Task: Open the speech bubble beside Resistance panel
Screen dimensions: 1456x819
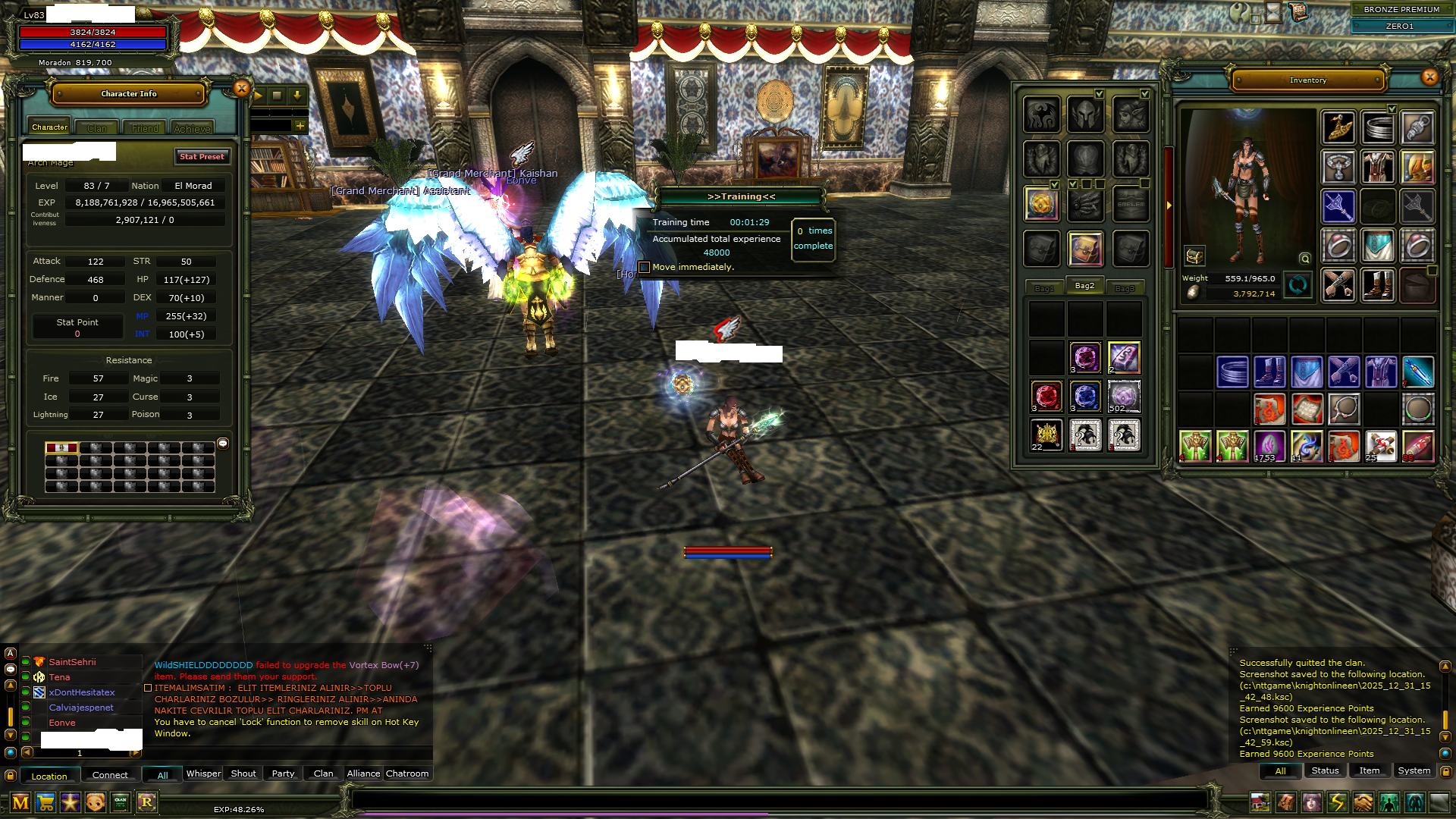Action: [x=222, y=443]
